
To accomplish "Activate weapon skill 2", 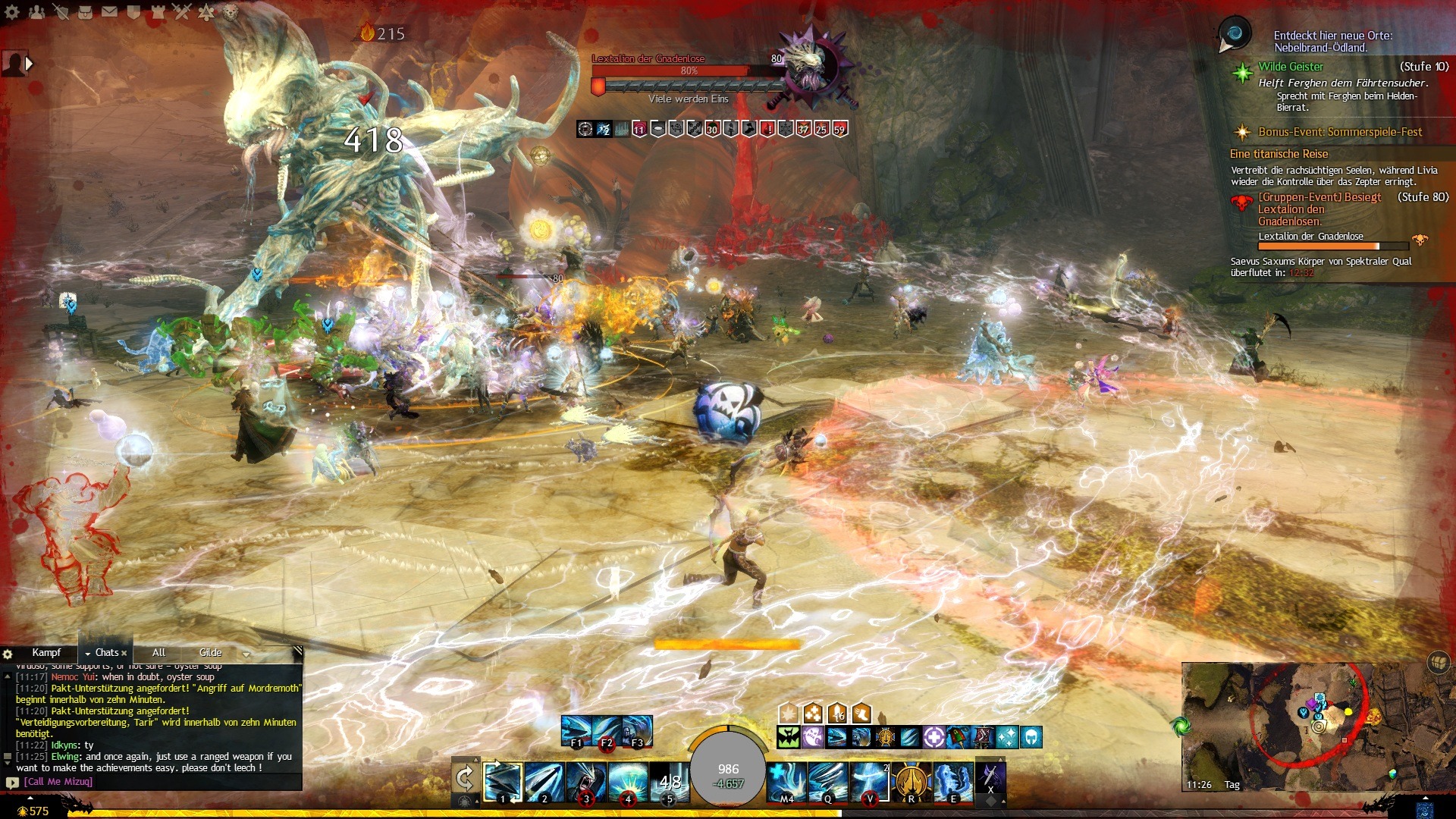I will (x=544, y=781).
